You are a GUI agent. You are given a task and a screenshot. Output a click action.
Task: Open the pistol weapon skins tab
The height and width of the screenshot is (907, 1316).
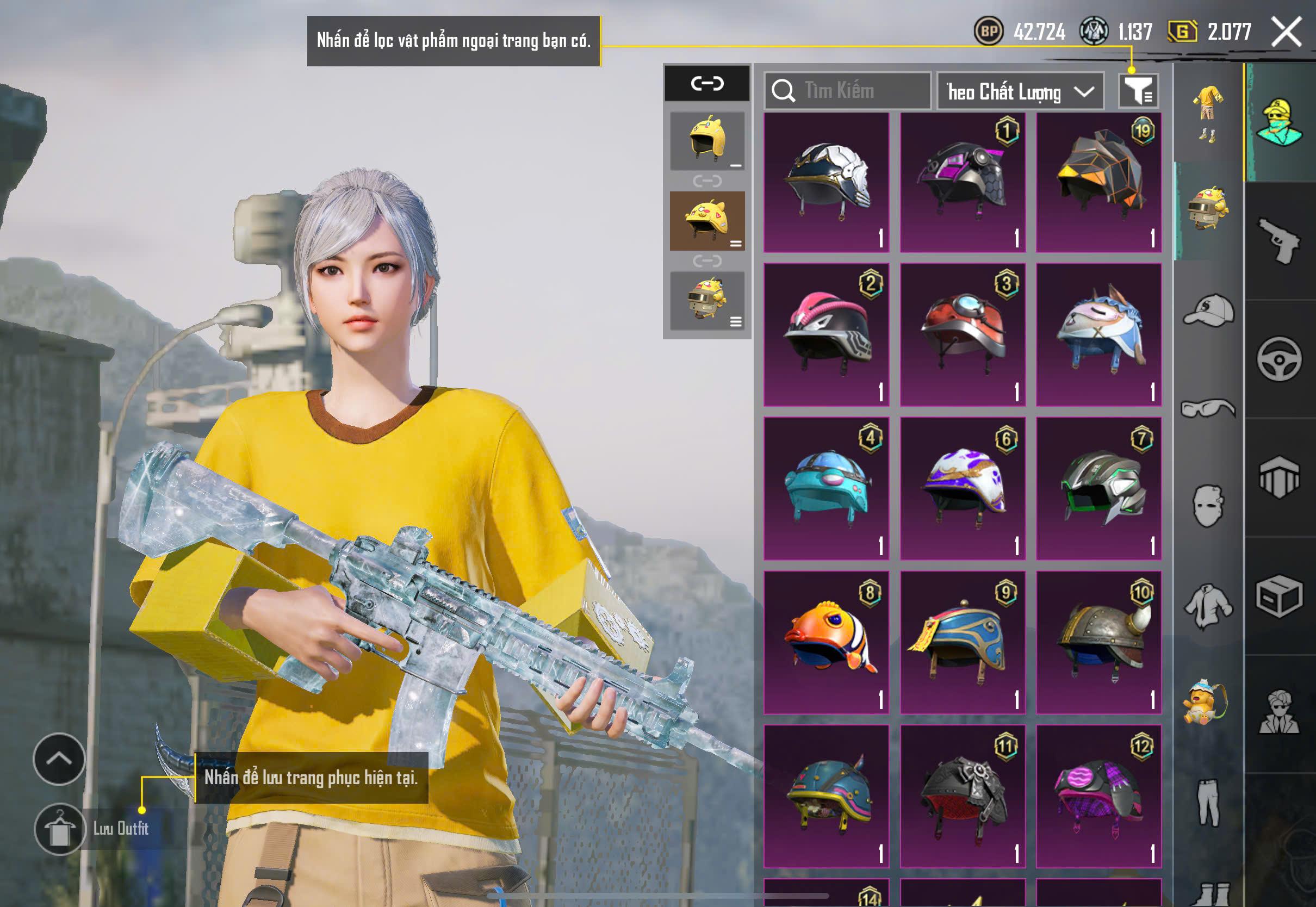(1280, 241)
